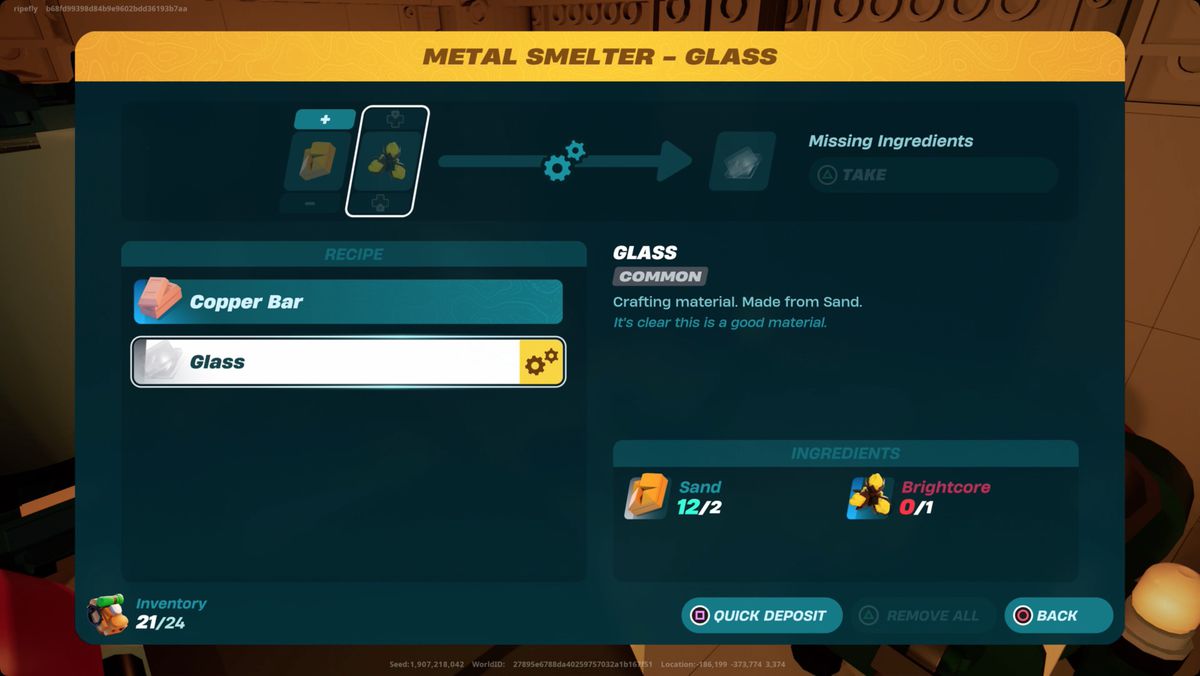Image resolution: width=1200 pixels, height=676 pixels.
Task: Click the Quick Deposit button
Action: tap(762, 616)
